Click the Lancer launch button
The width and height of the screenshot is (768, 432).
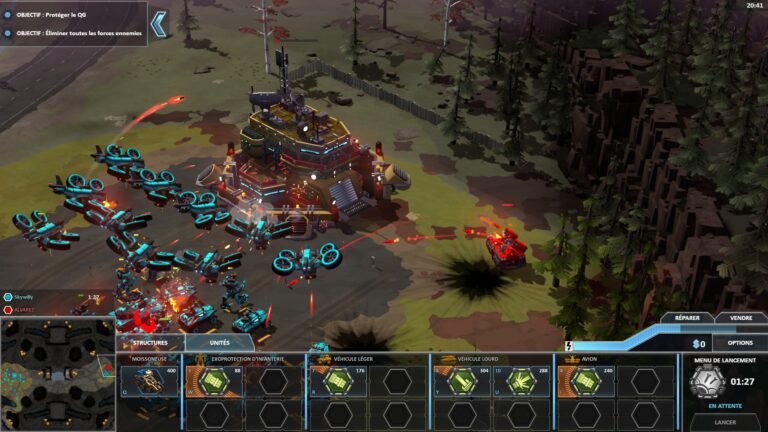[x=725, y=422]
